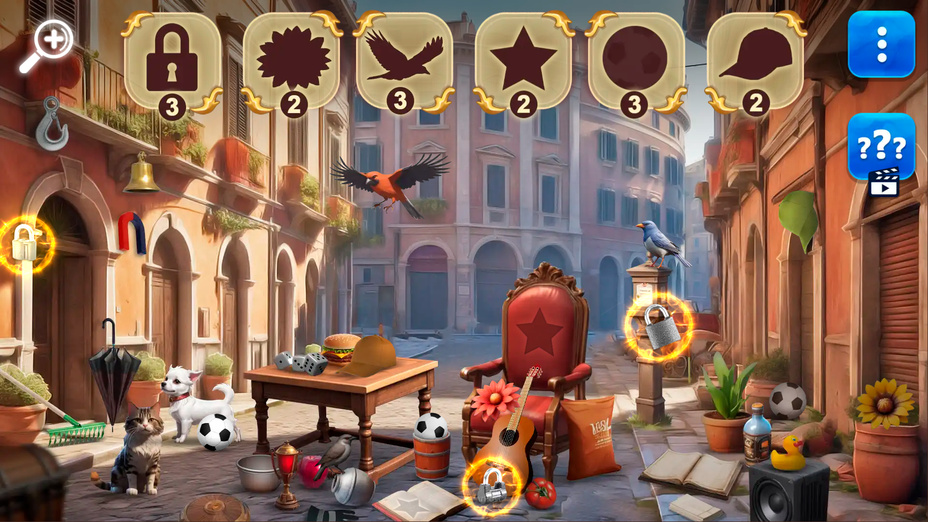
Task: Use the question marks video hint button
Action: [881, 150]
